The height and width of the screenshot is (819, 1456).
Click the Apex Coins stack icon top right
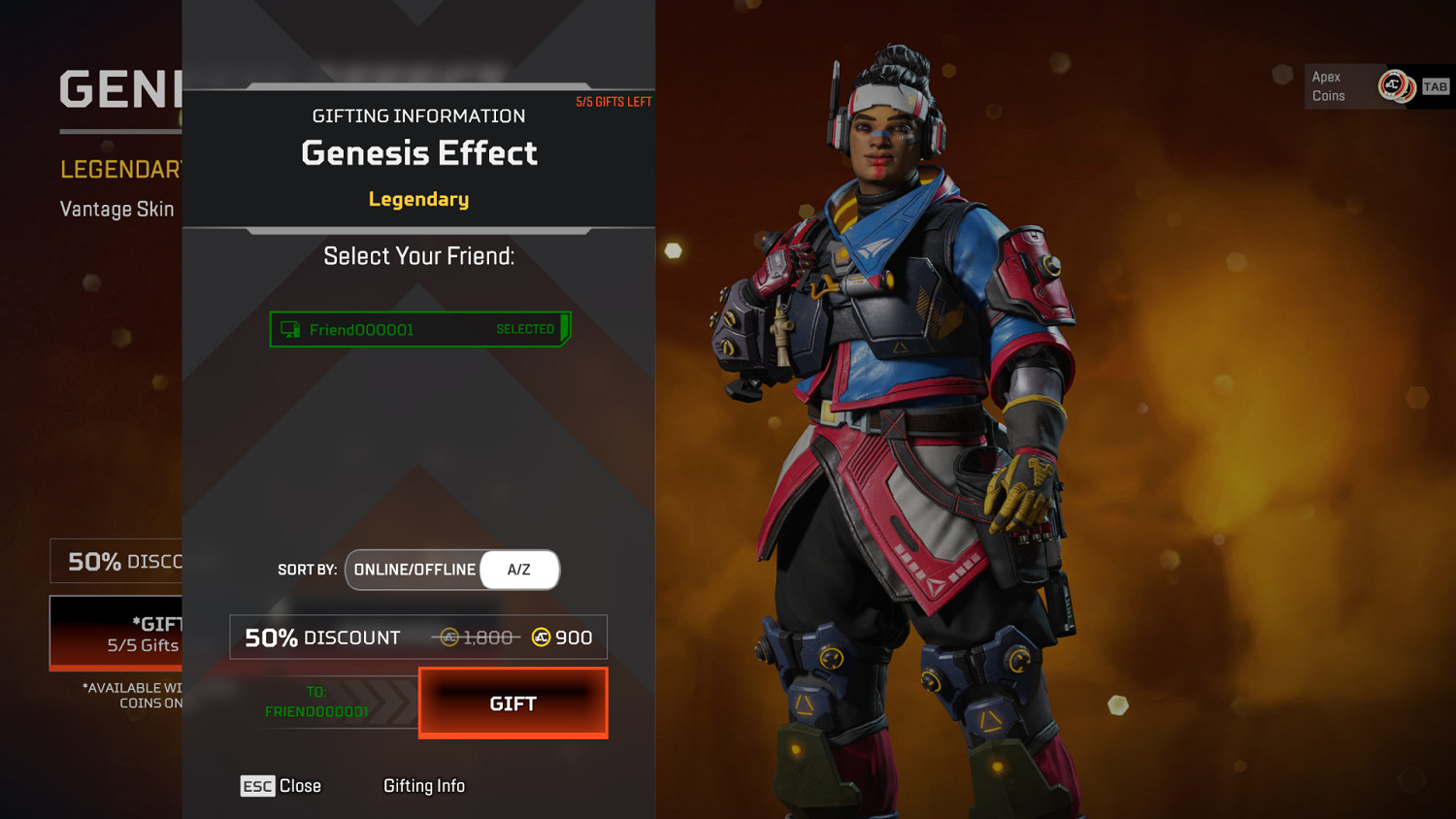[x=1395, y=85]
